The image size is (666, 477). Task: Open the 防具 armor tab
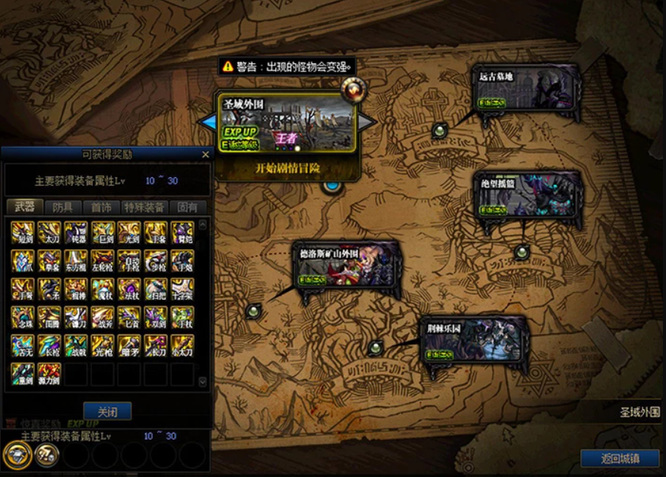point(62,206)
